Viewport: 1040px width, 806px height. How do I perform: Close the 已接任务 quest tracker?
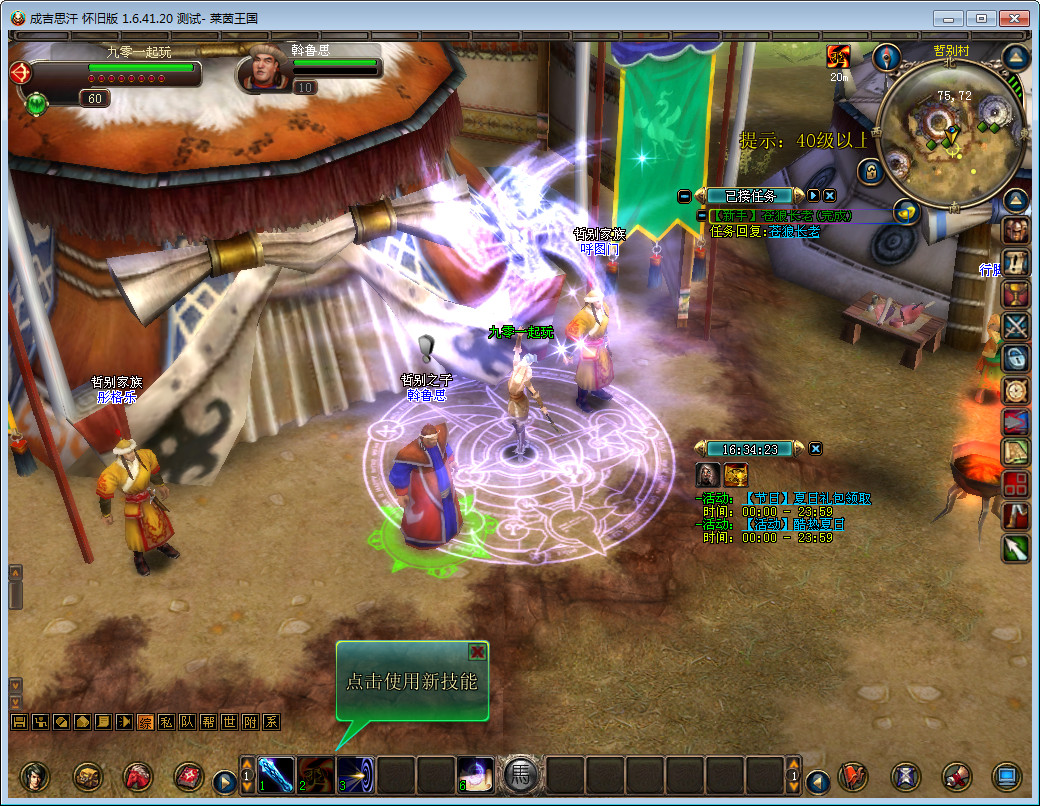[x=829, y=196]
